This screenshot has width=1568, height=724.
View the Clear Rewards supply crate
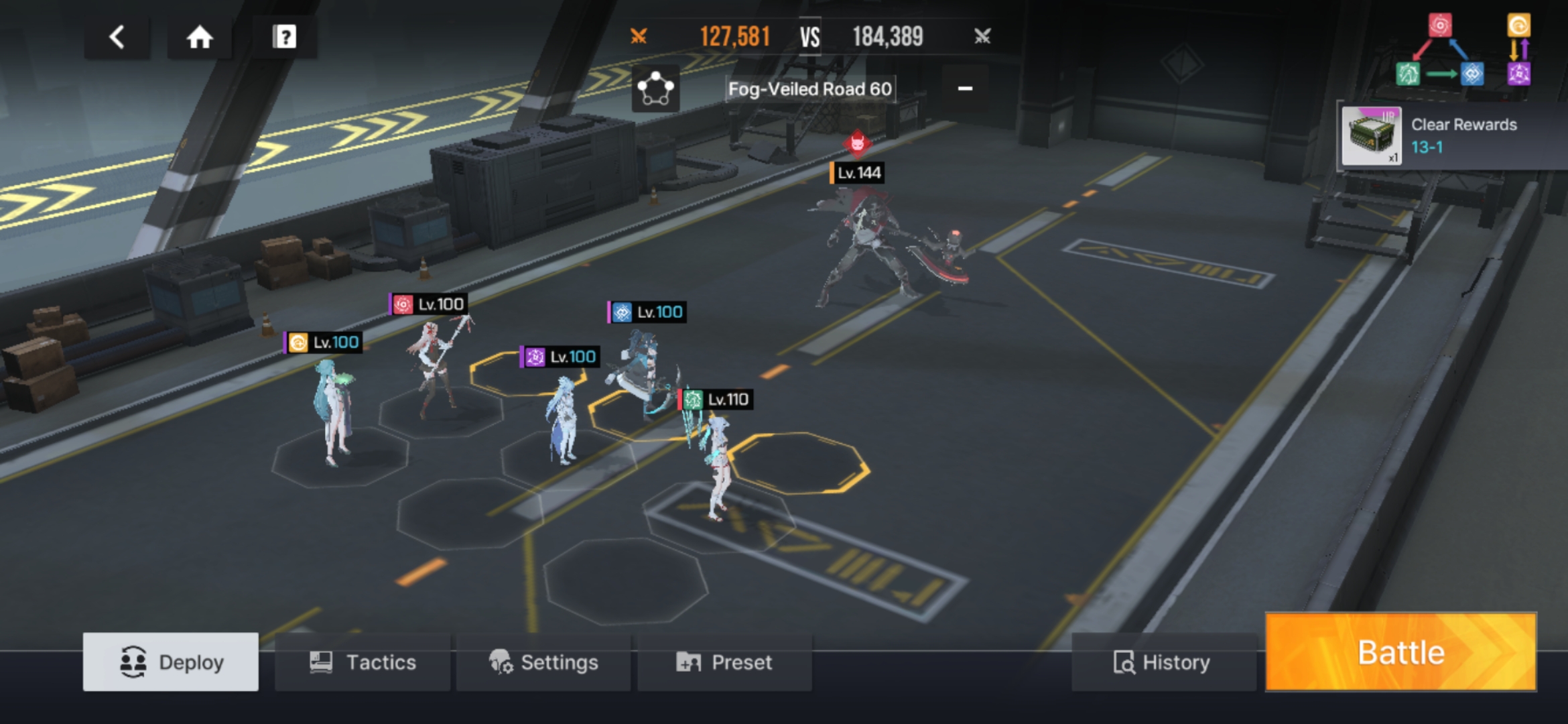click(x=1371, y=136)
